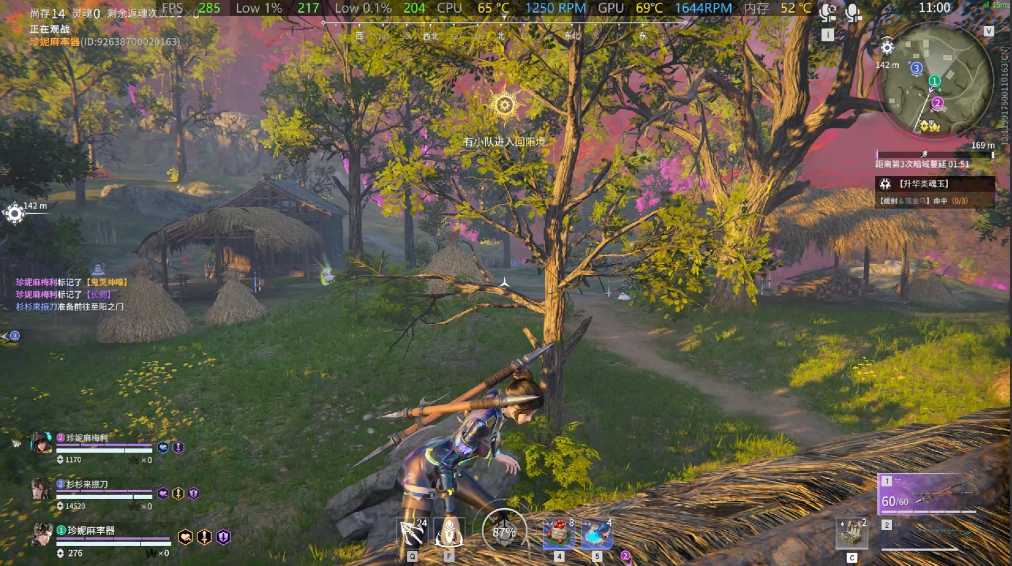Click the gear waypoint marker beside the minimap
Viewport: 1012px width, 566px height.
click(887, 47)
